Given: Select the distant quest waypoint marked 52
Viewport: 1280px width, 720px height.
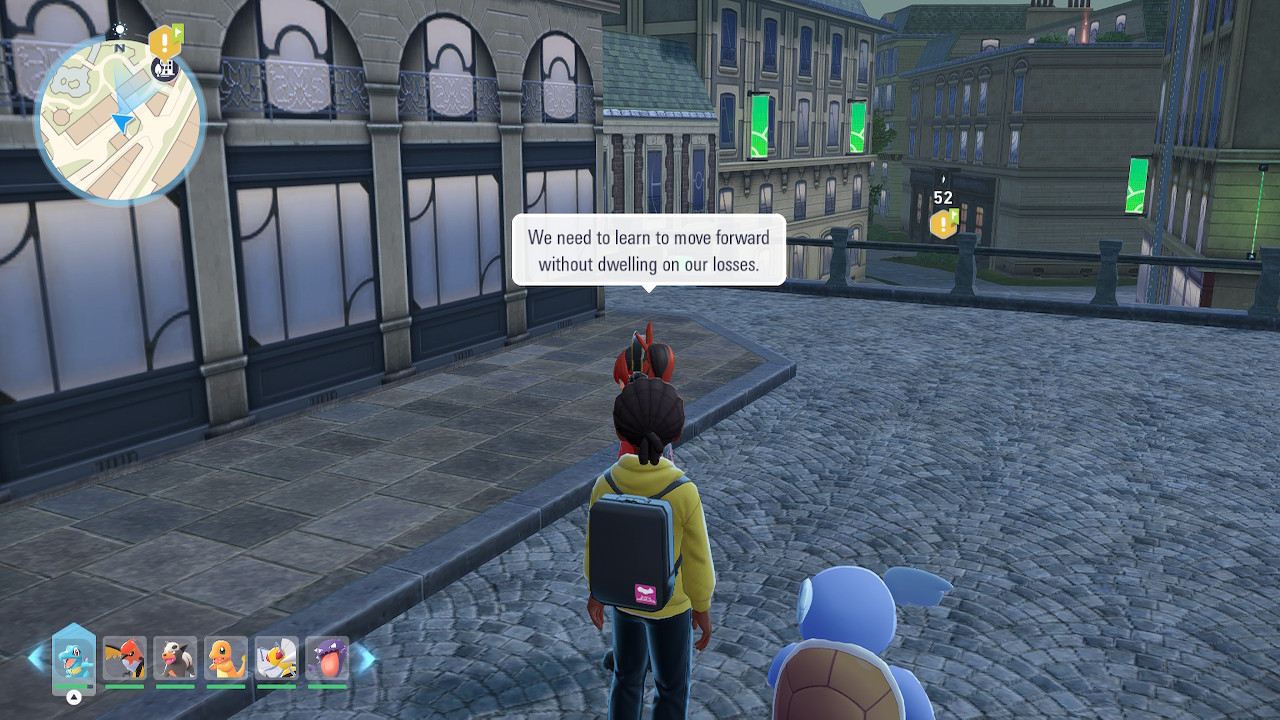Looking at the screenshot, I should tap(943, 223).
